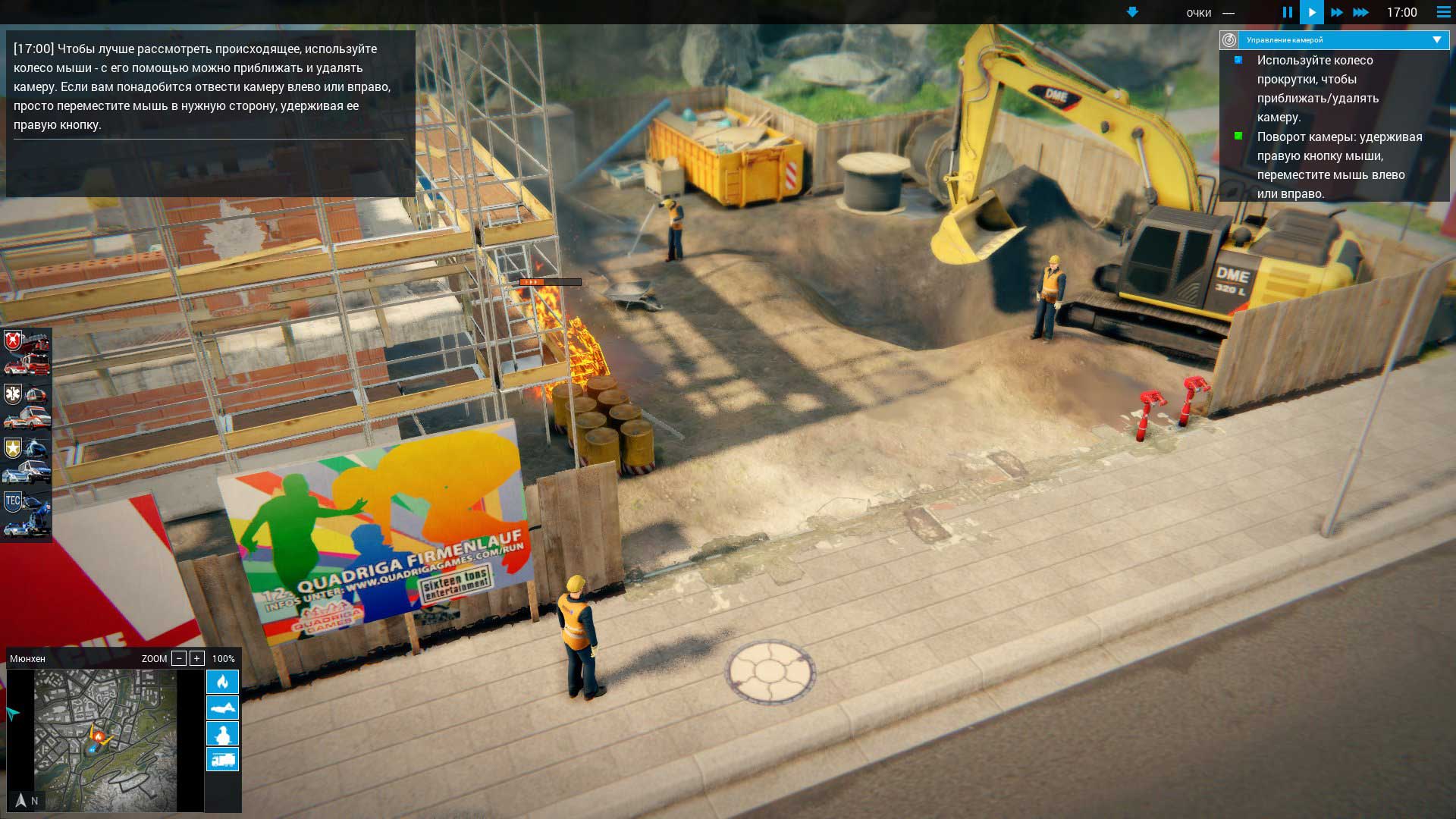Toggle the injured person minimap filter
The height and width of the screenshot is (819, 1456).
pos(222,708)
